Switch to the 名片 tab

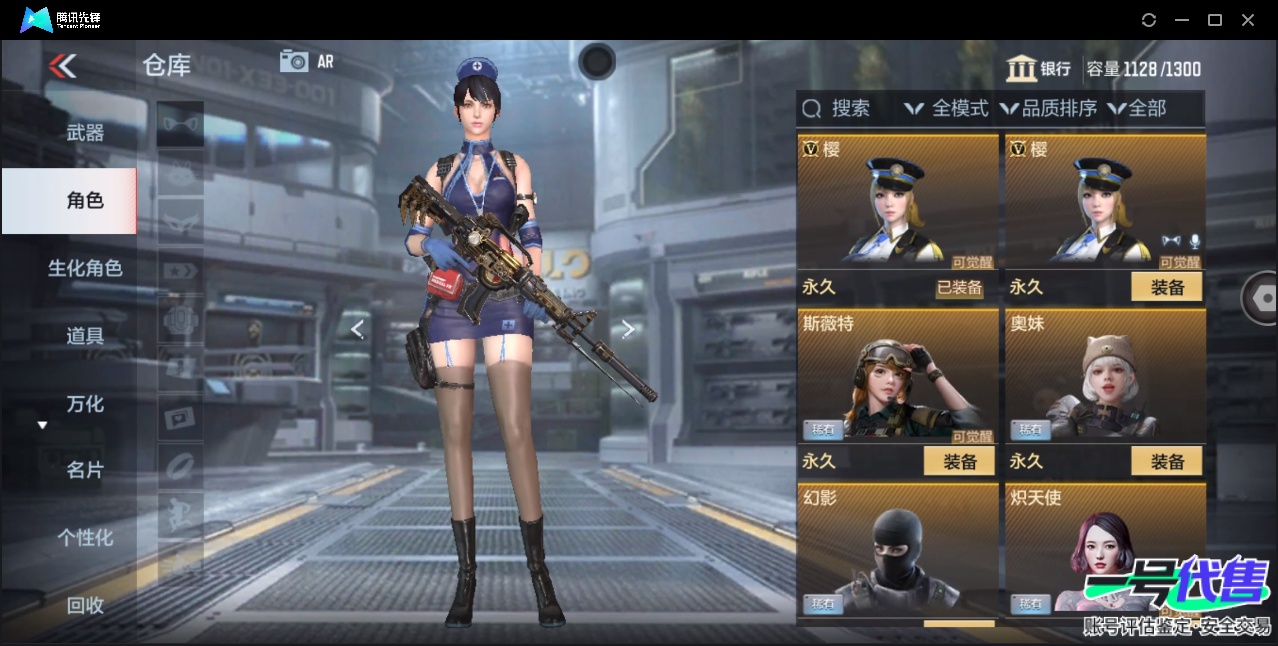85,470
